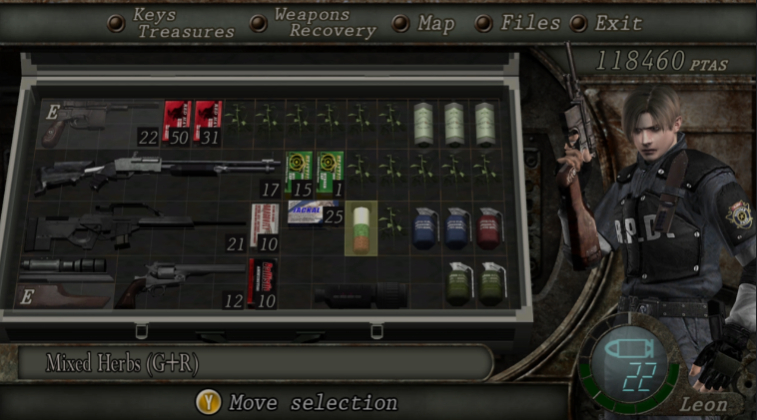Screen dimensions: 757x420
Task: Select the rifle scope attachment
Action: click(64, 265)
